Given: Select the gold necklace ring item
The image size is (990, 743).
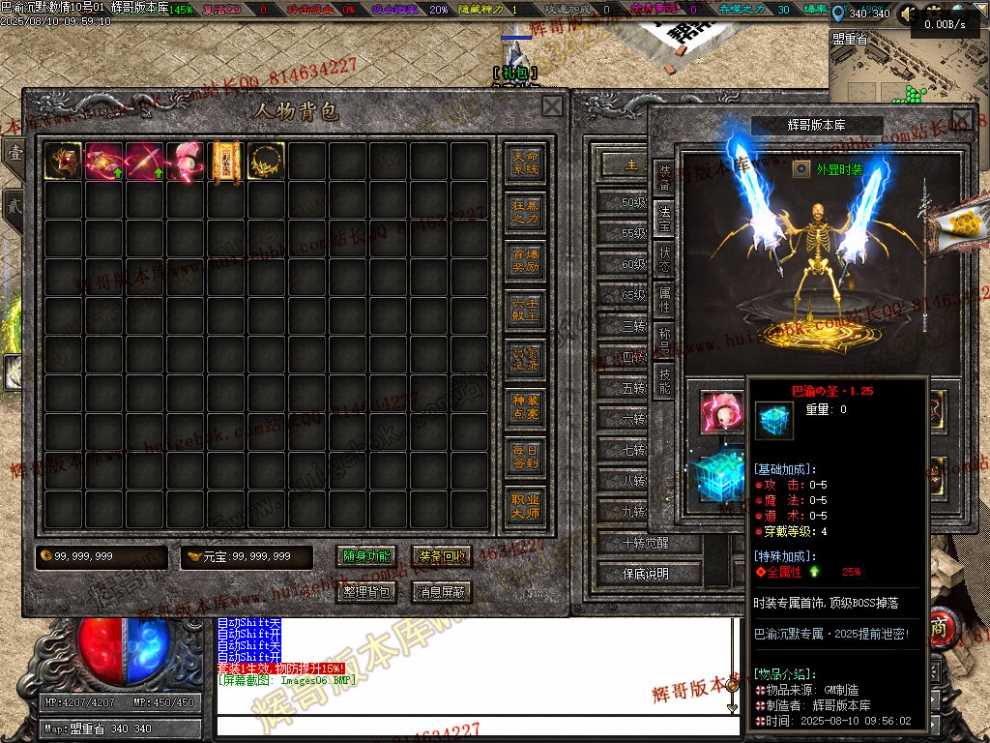Looking at the screenshot, I should point(267,162).
